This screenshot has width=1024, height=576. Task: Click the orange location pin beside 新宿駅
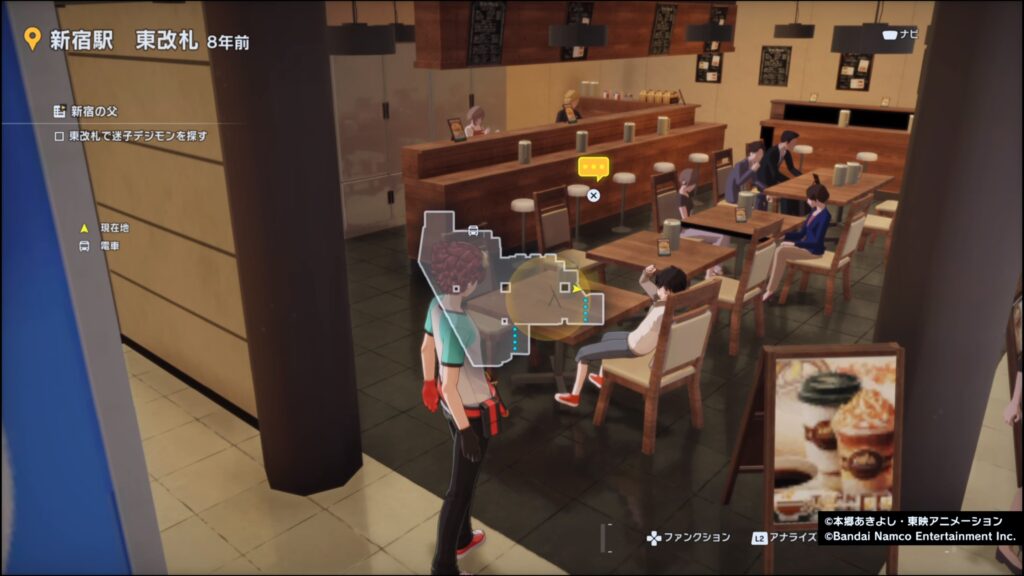[32, 39]
